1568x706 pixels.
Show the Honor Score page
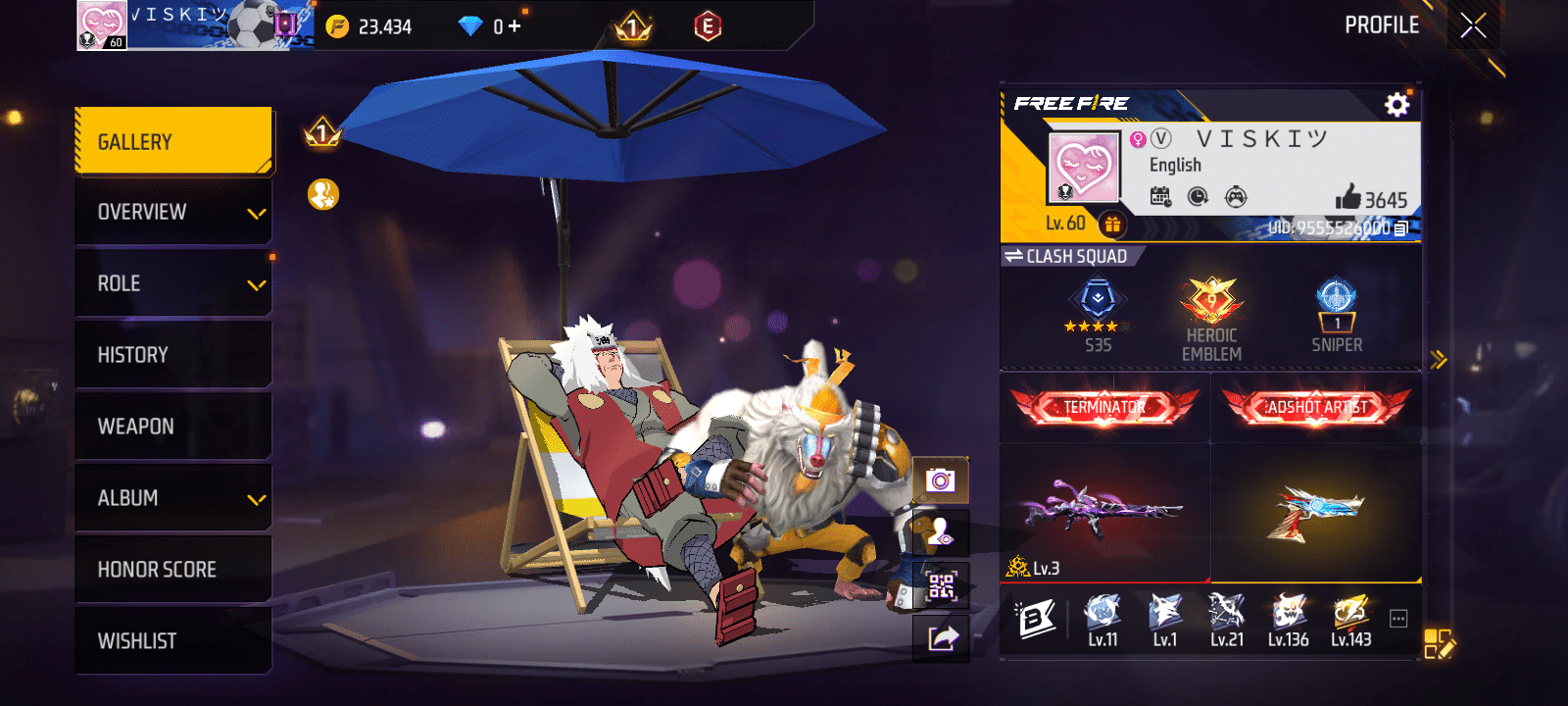173,570
